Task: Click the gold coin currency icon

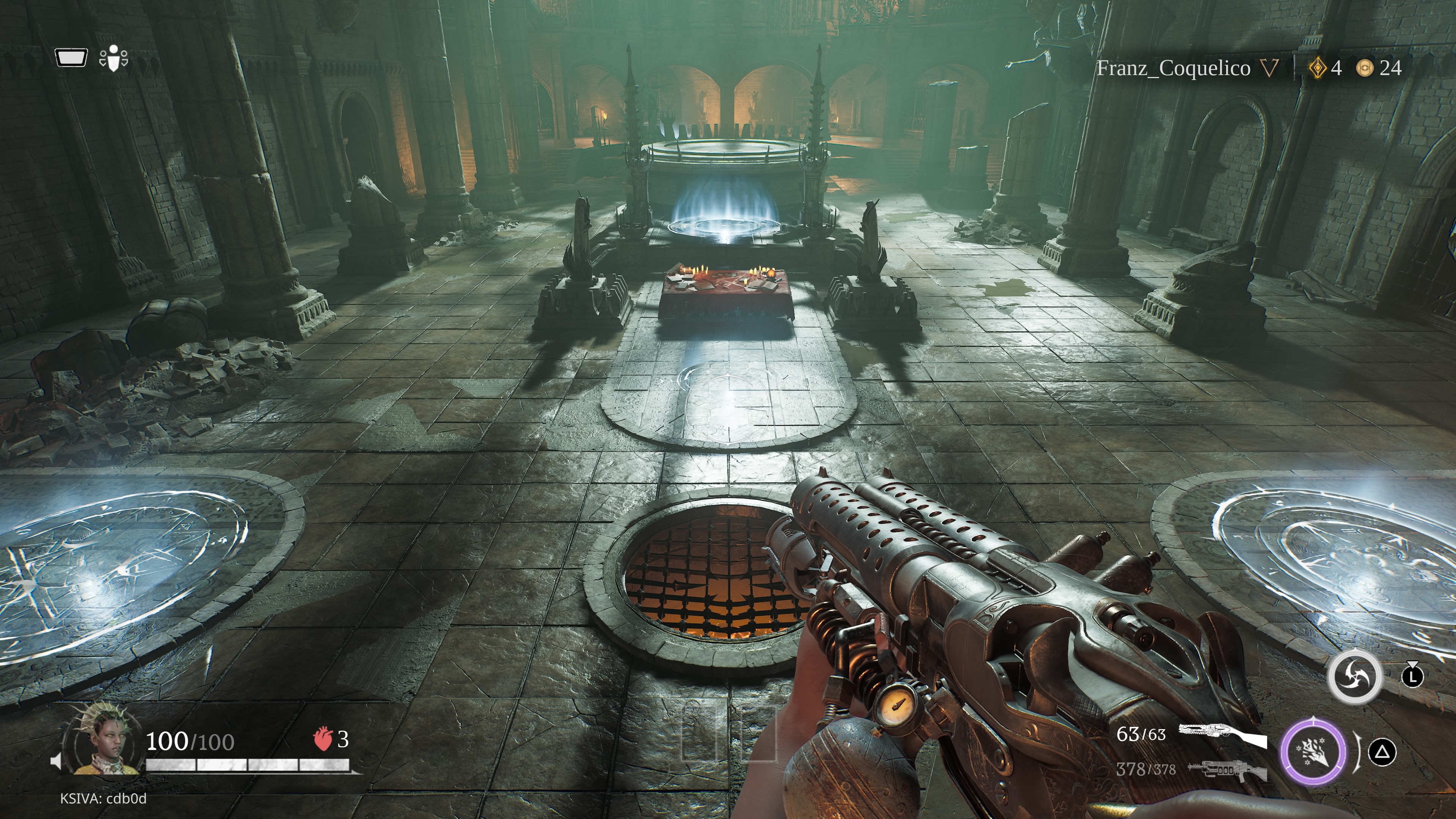Action: click(1365, 68)
